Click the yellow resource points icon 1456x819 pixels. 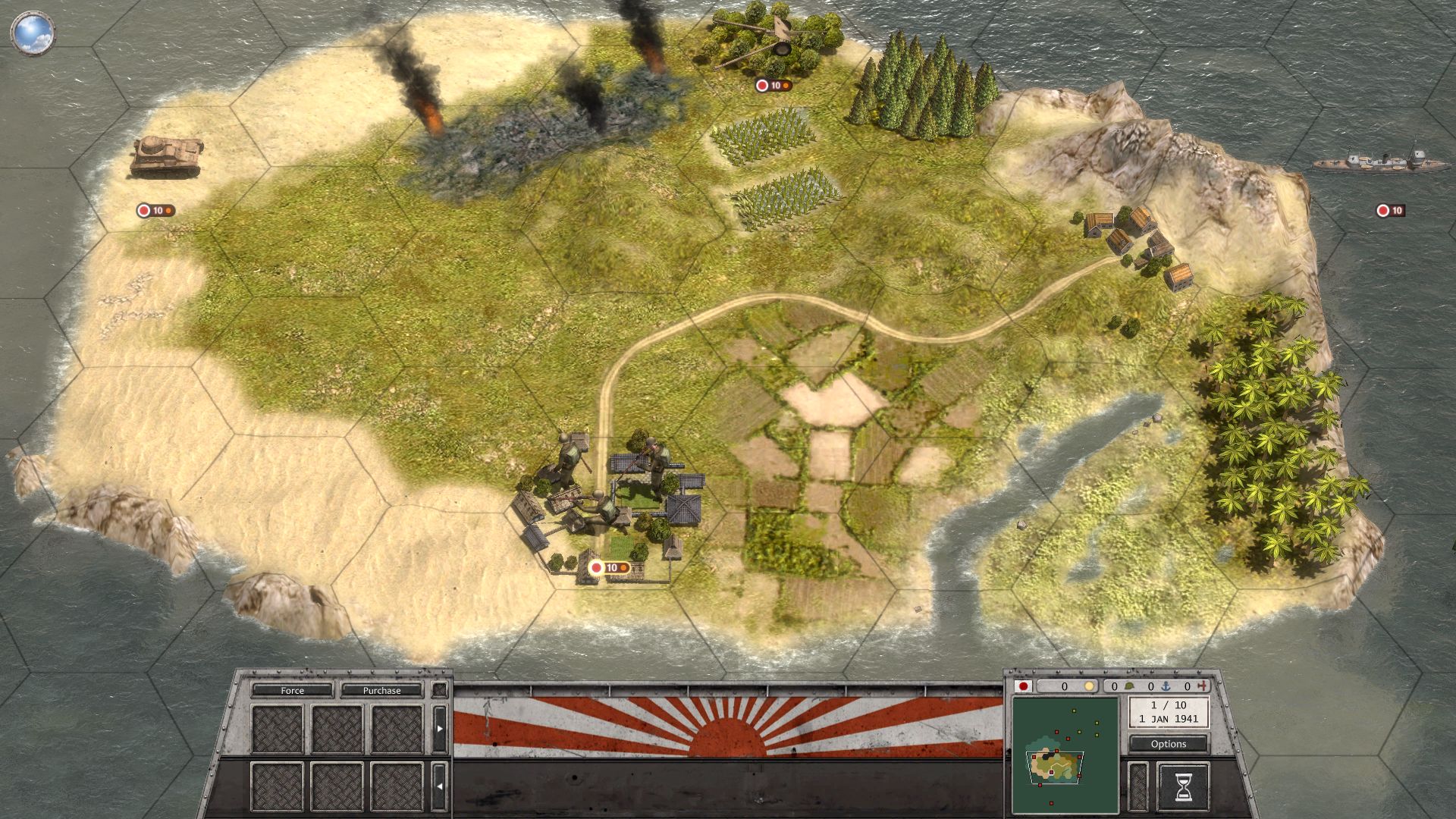coord(1090,686)
